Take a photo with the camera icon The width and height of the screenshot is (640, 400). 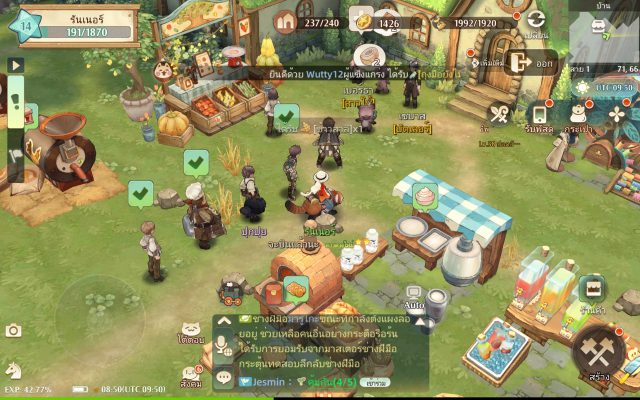pos(13,331)
